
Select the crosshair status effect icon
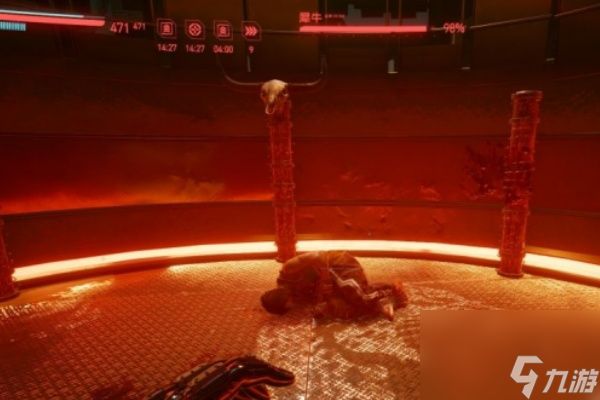click(x=195, y=30)
